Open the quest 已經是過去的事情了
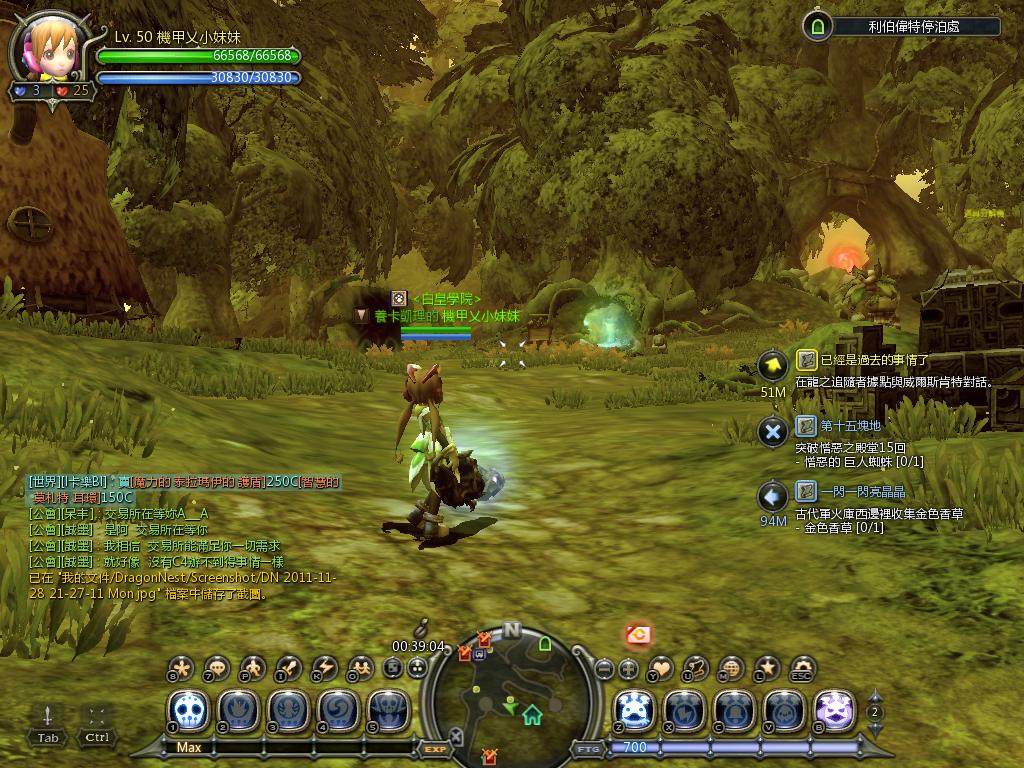Screen dimensions: 1024x768 click(875, 360)
